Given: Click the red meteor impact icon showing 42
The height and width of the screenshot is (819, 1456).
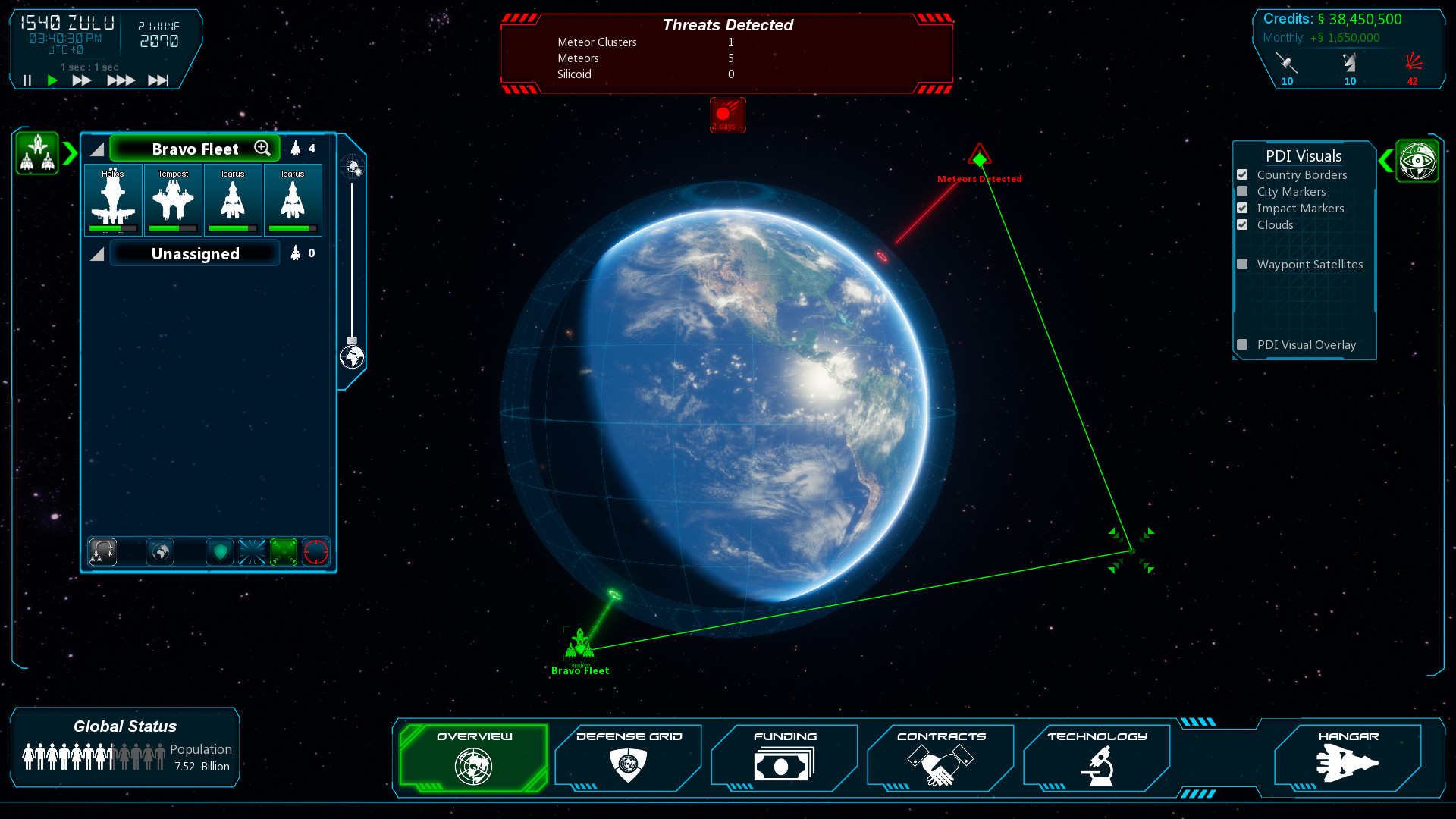Looking at the screenshot, I should point(1412,62).
